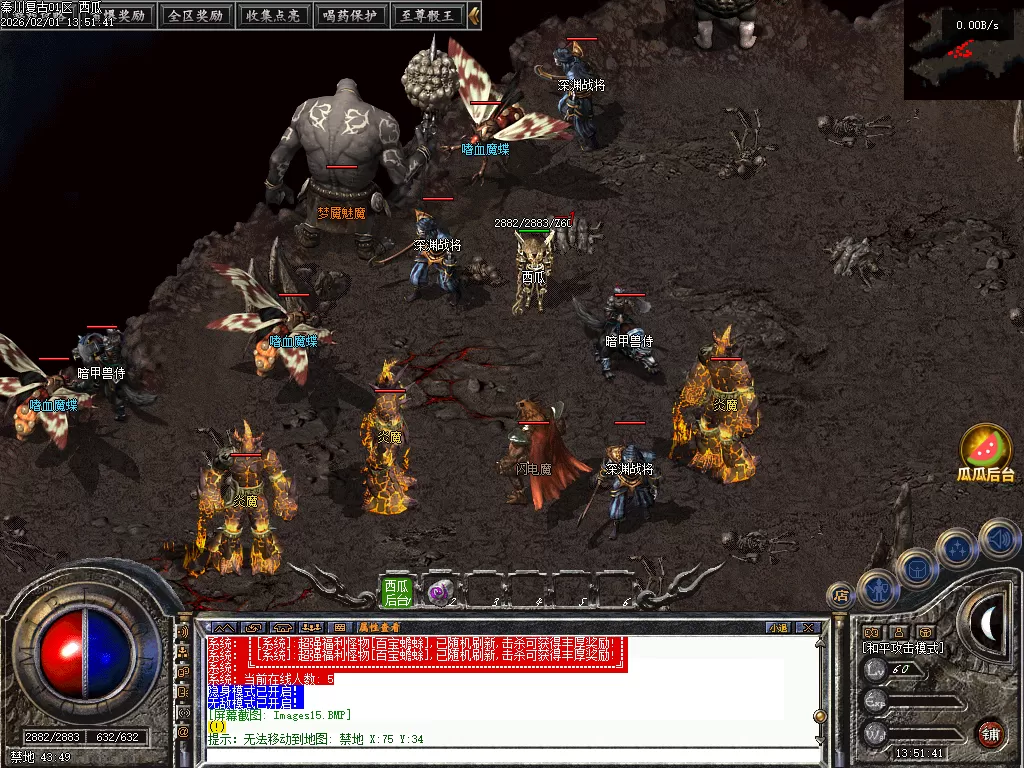Click the 小退 logout button
Viewport: 1024px width, 768px height.
778,627
